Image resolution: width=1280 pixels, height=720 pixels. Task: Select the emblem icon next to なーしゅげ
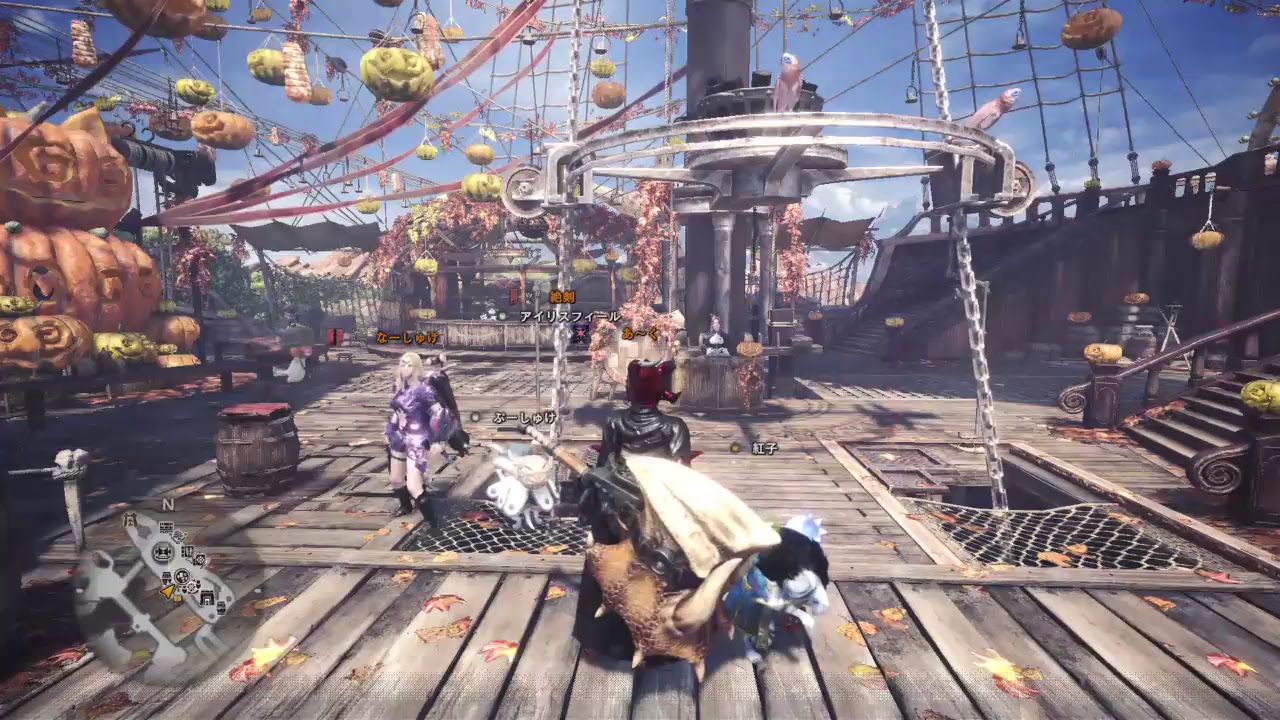335,334
